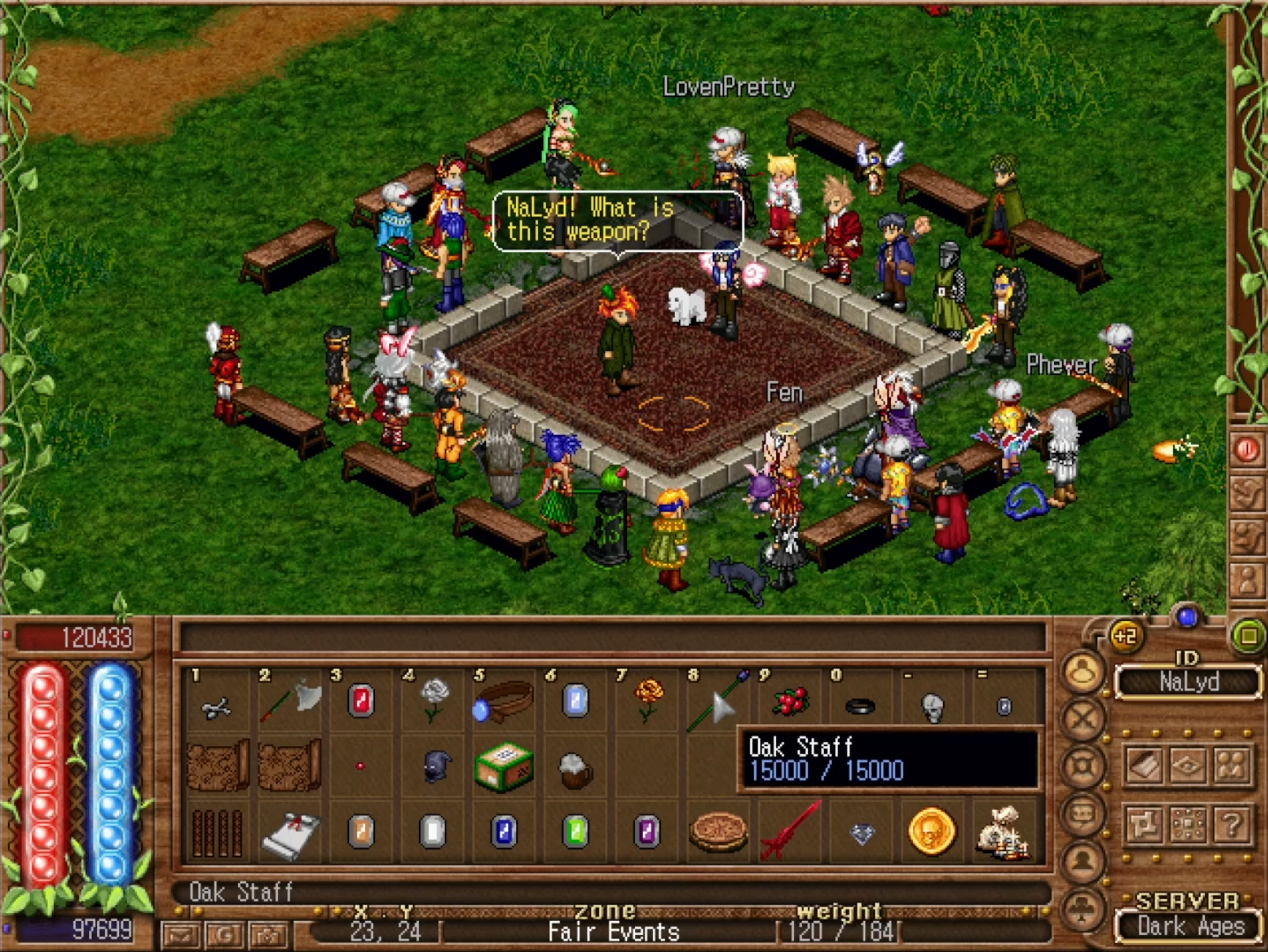
Task: Click the yellow +2 badge
Action: click(x=1125, y=636)
